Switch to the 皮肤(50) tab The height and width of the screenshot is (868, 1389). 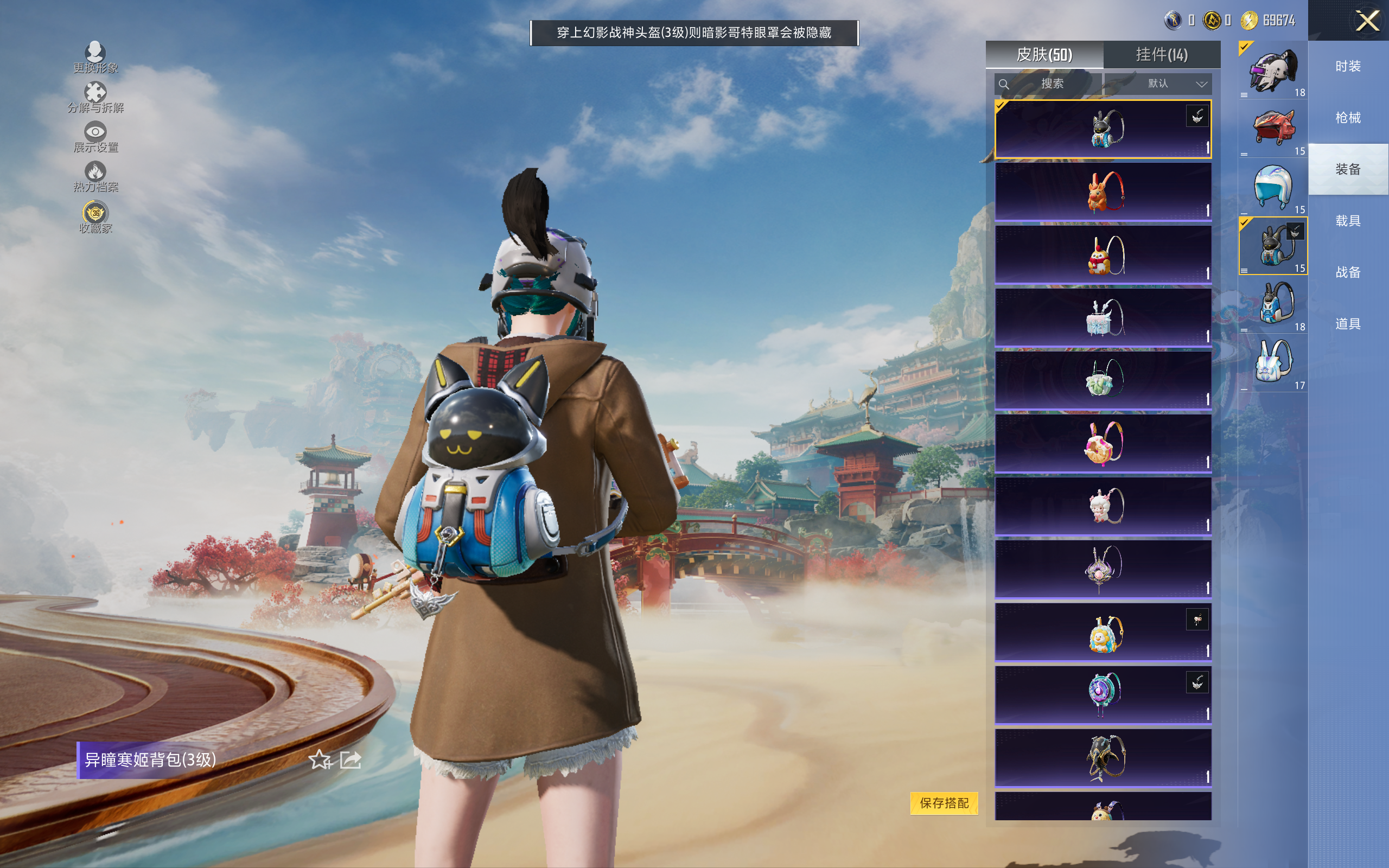pos(1044,55)
